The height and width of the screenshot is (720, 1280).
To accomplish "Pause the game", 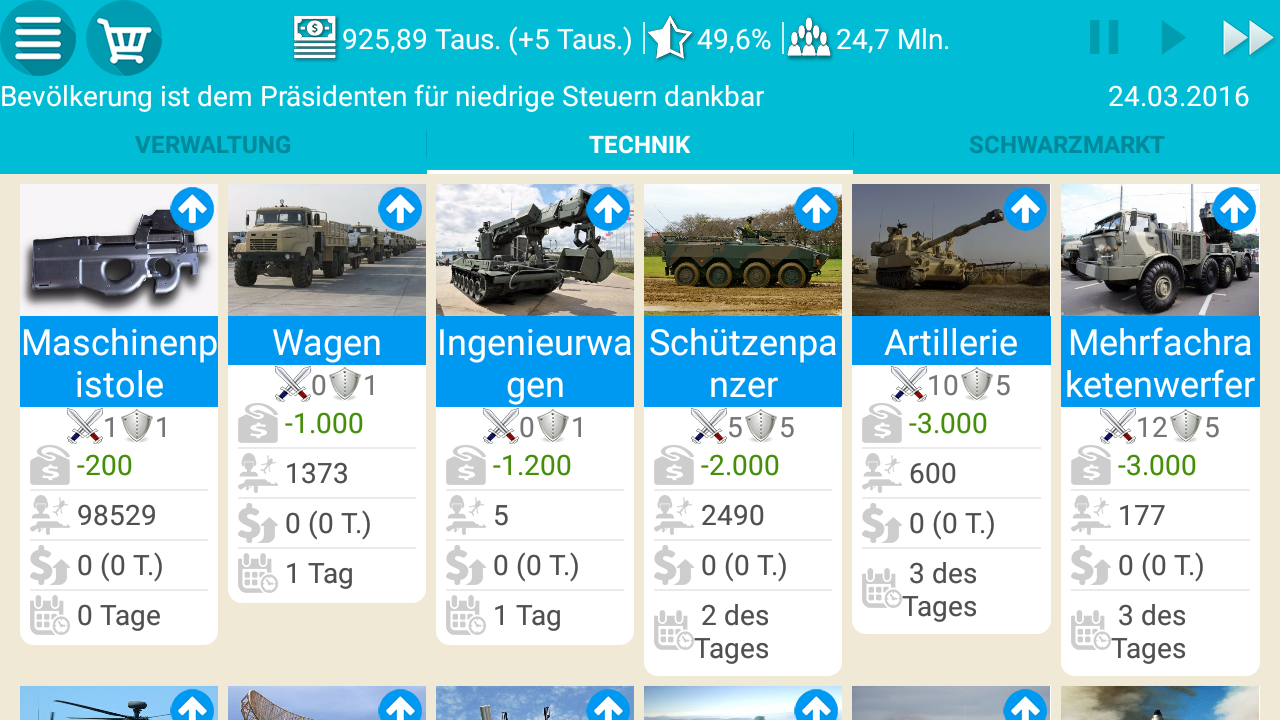I will (1103, 37).
